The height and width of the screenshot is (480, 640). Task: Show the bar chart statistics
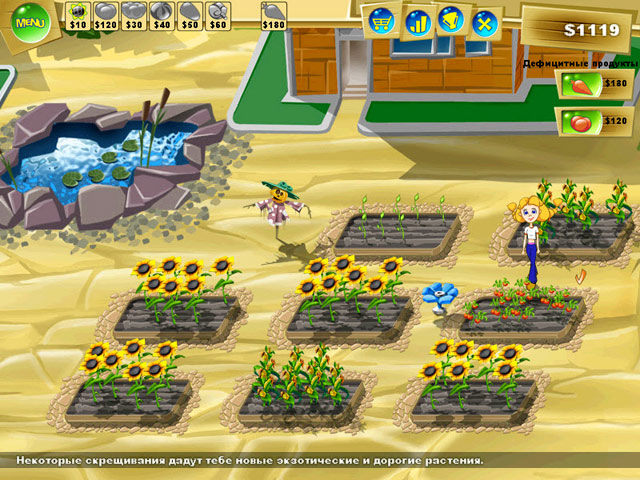click(416, 21)
